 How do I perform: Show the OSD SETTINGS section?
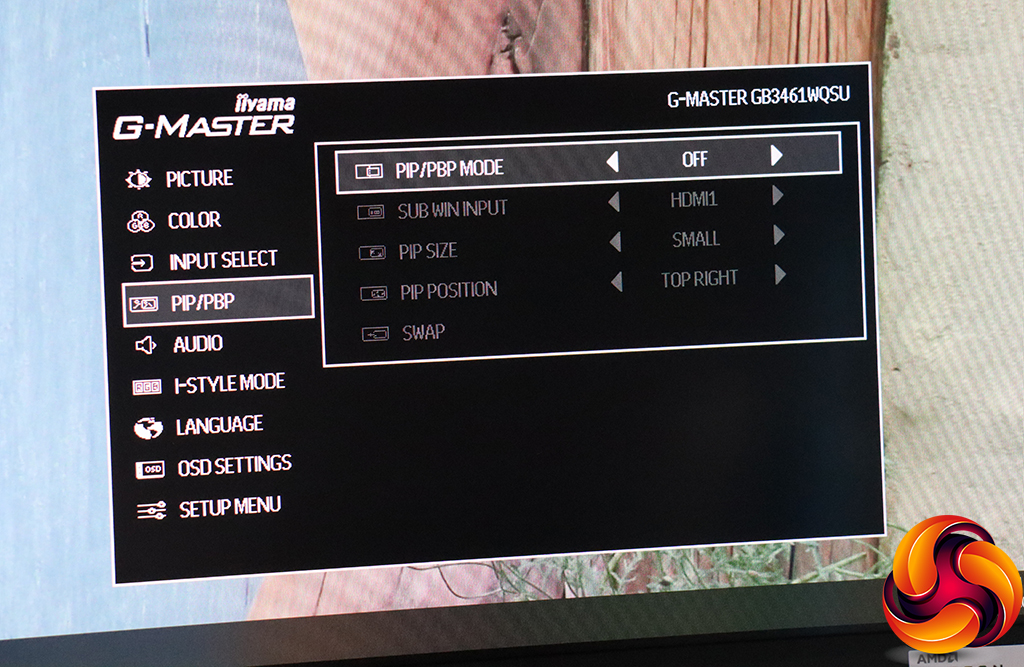[233, 465]
